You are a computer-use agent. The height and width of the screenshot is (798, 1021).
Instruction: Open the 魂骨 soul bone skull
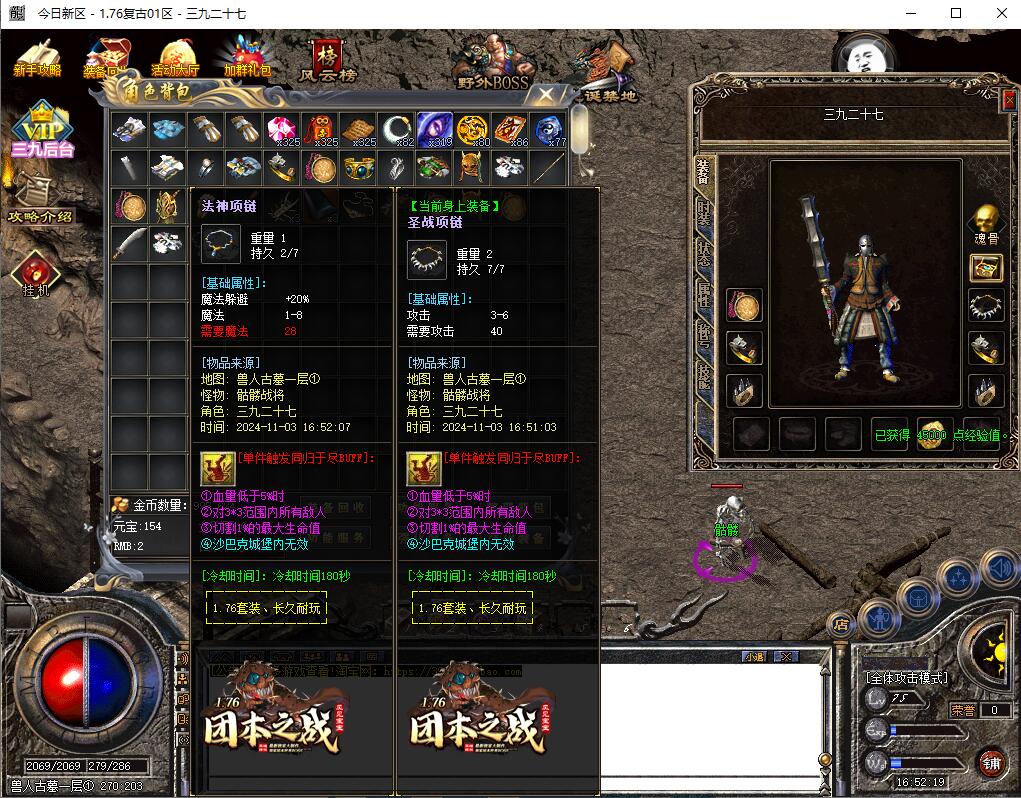[986, 221]
